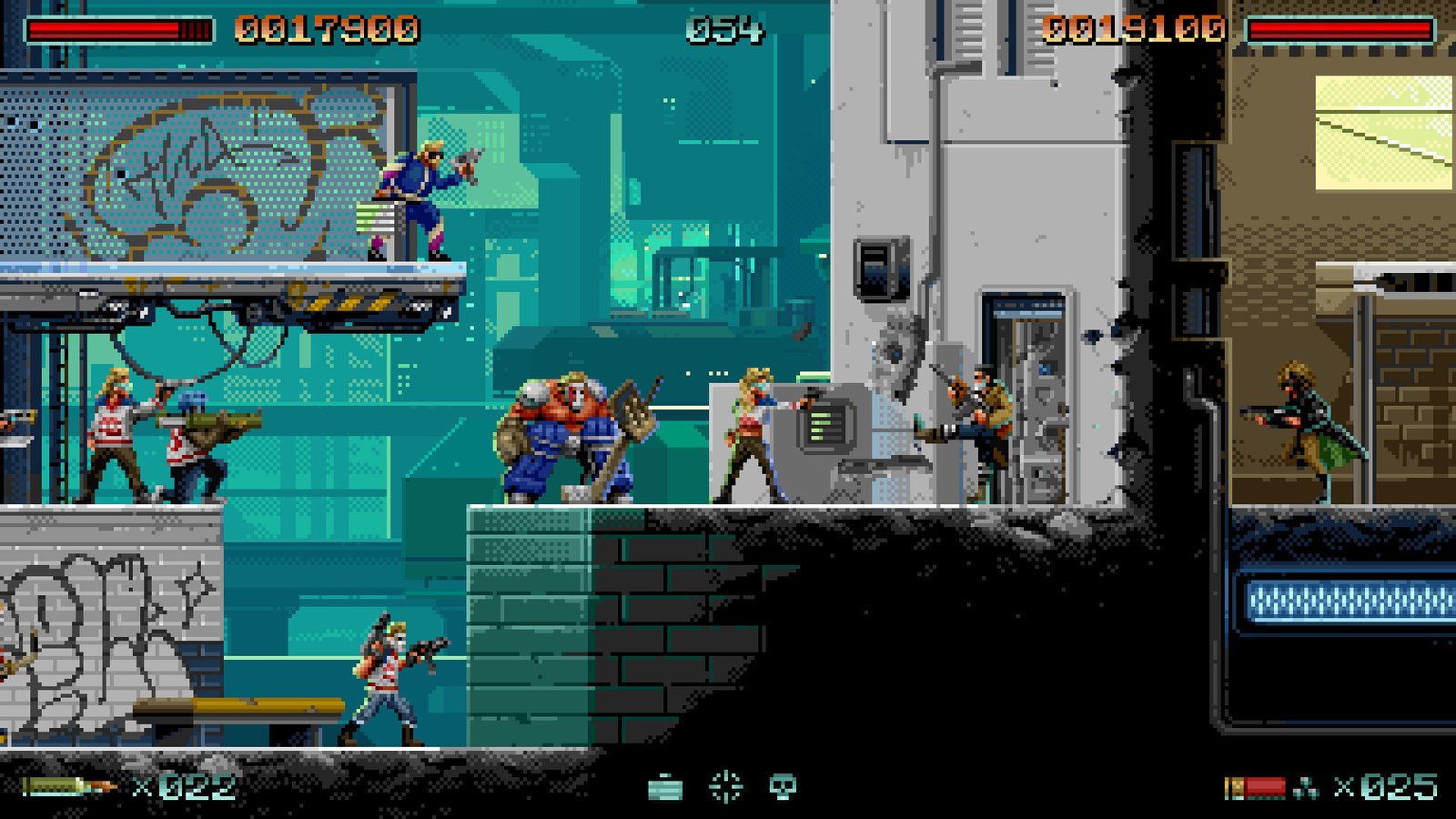This screenshot has height=819, width=1456.
Task: Click the briefcase collectible icon
Action: (x=665, y=787)
